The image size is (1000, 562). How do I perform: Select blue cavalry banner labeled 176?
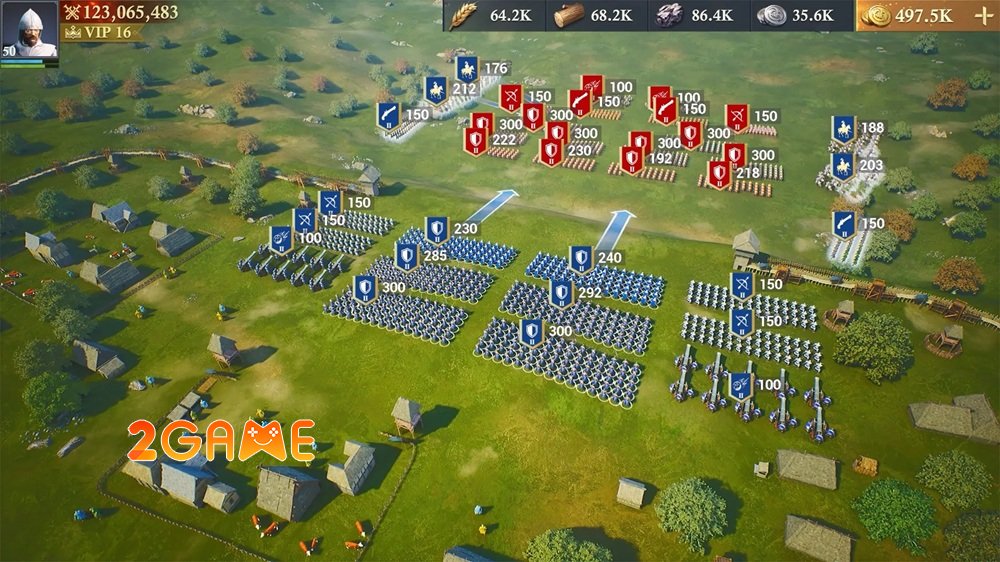(467, 69)
